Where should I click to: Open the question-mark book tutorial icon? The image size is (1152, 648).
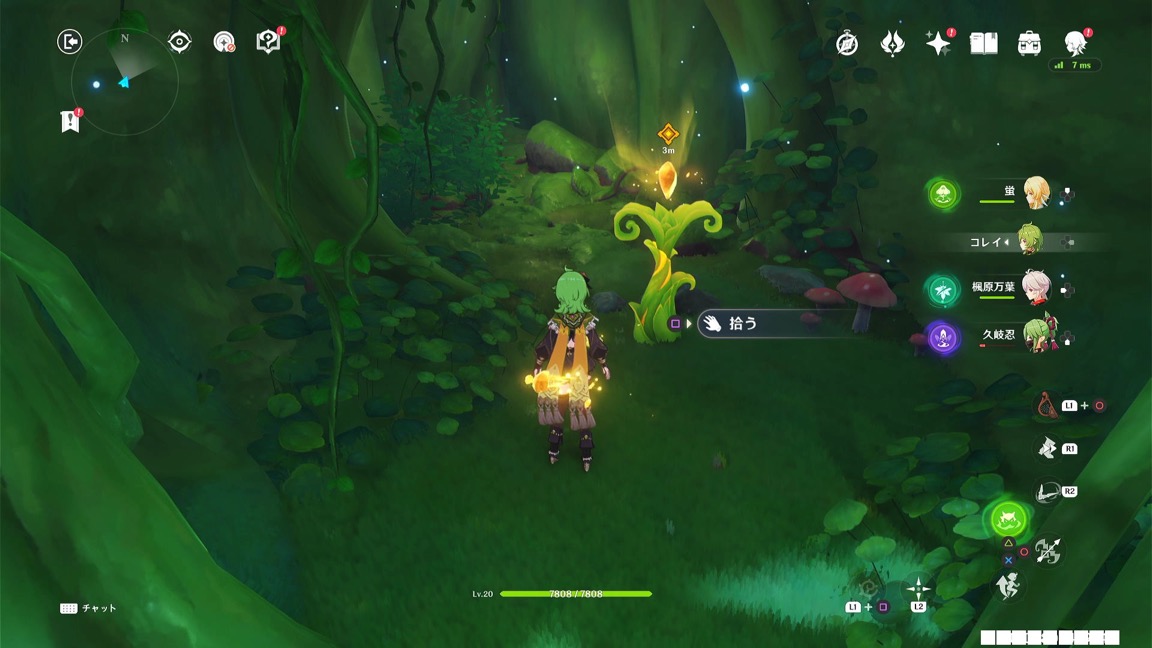[268, 41]
